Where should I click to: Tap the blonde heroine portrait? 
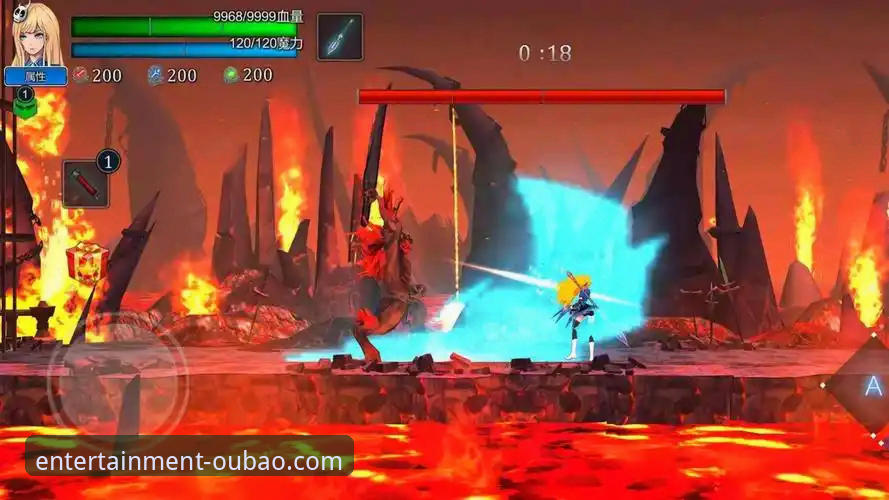coord(36,35)
